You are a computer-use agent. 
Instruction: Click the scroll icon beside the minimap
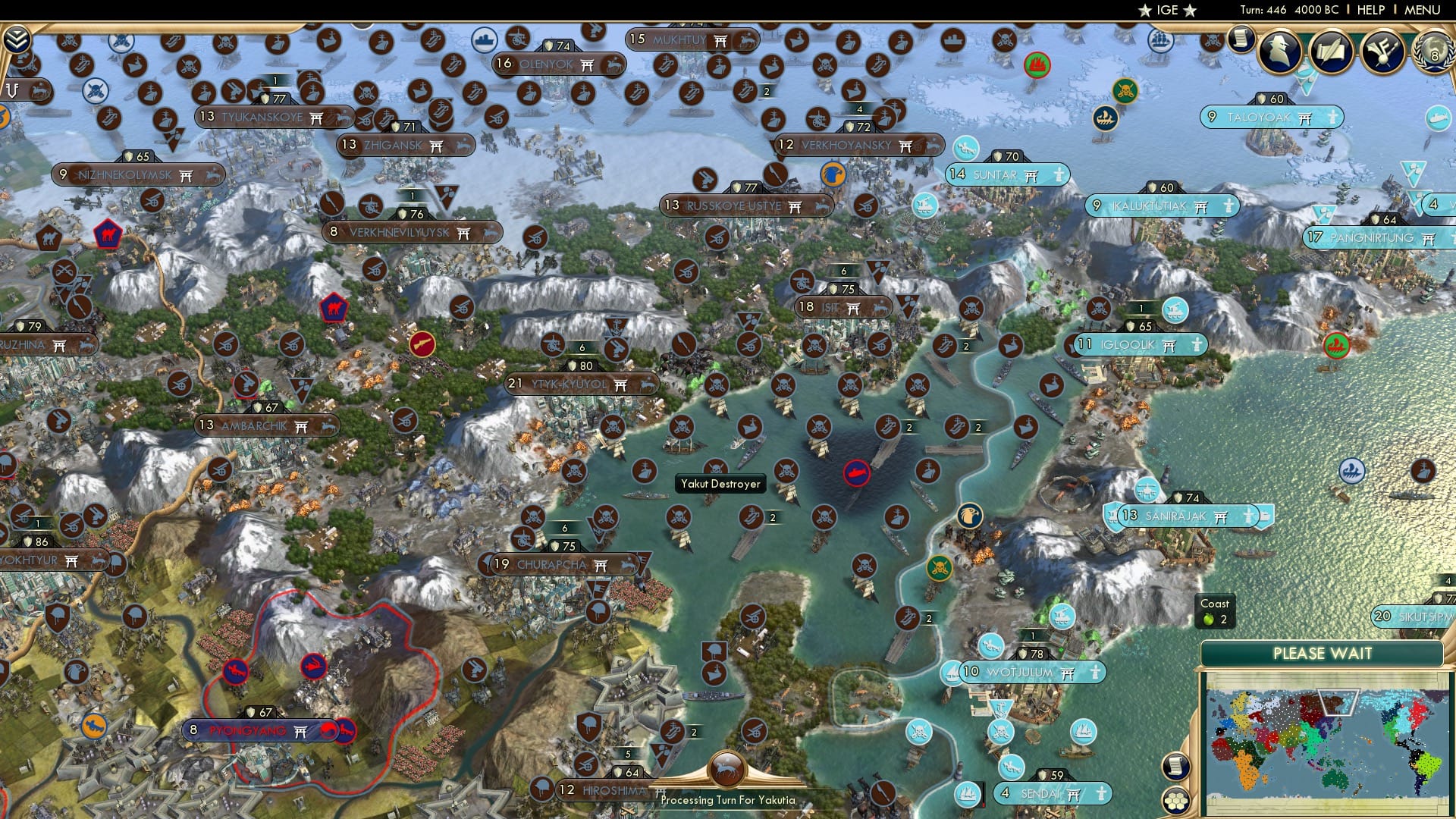(1176, 767)
